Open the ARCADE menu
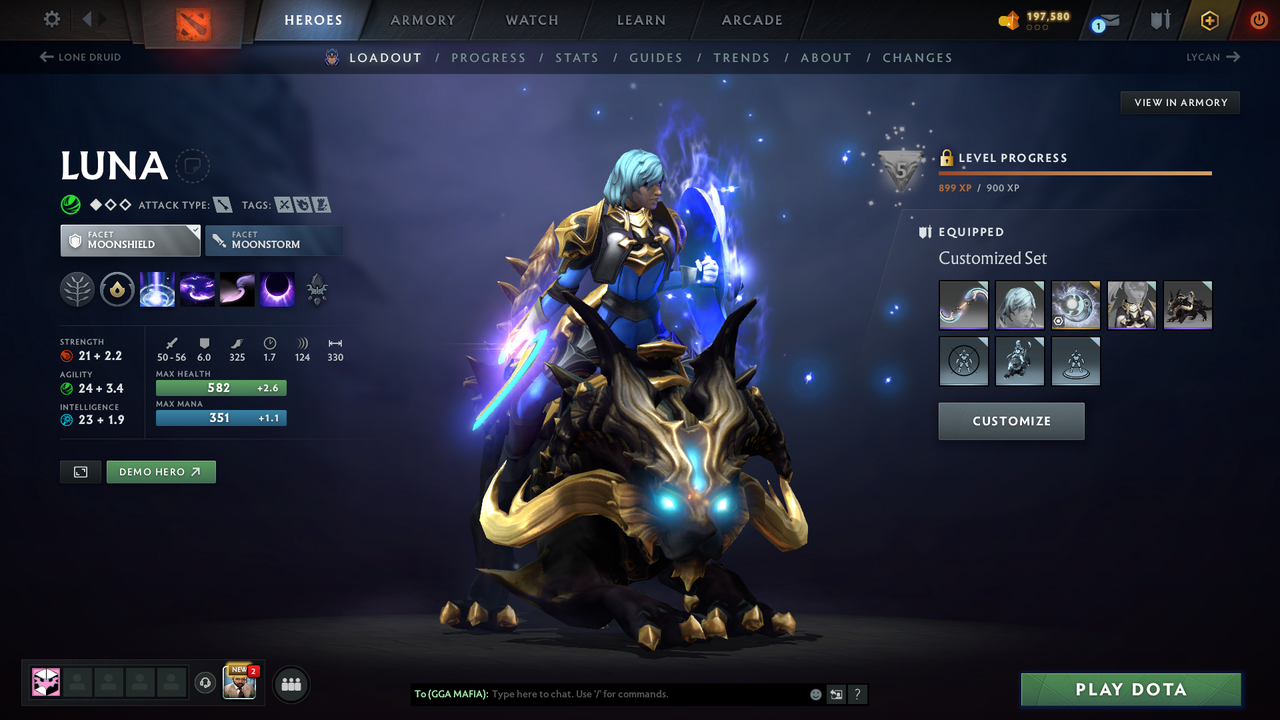This screenshot has height=720, width=1280. tap(751, 20)
